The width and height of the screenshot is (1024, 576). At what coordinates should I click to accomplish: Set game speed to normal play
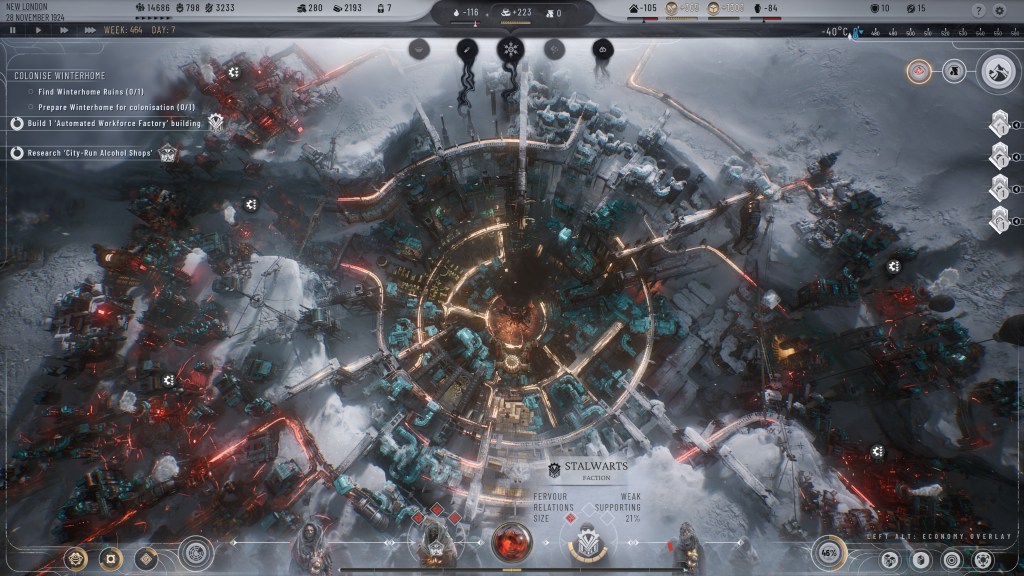pyautogui.click(x=38, y=30)
